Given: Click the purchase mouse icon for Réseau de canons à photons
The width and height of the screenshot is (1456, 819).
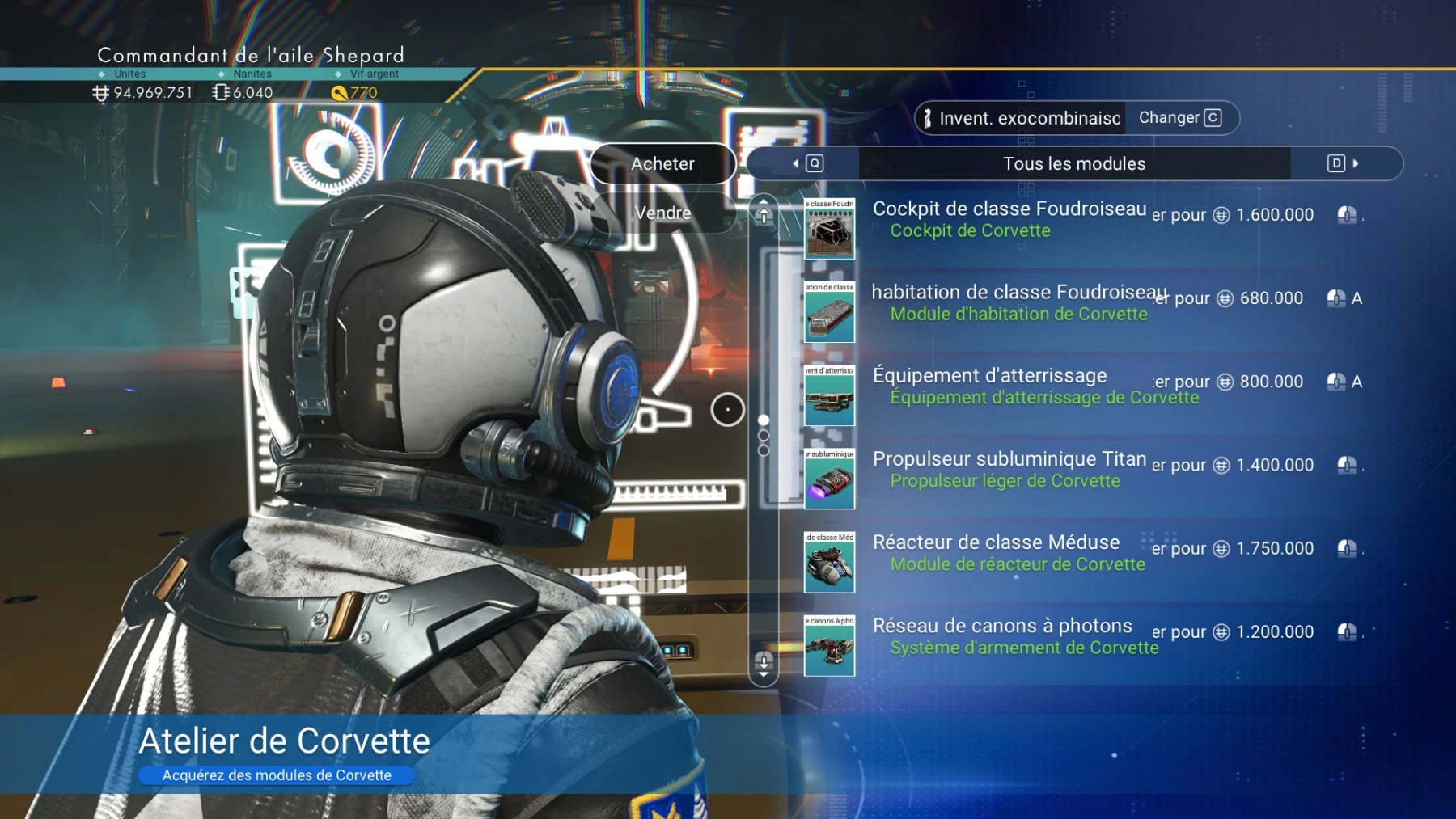Looking at the screenshot, I should pyautogui.click(x=1347, y=631).
